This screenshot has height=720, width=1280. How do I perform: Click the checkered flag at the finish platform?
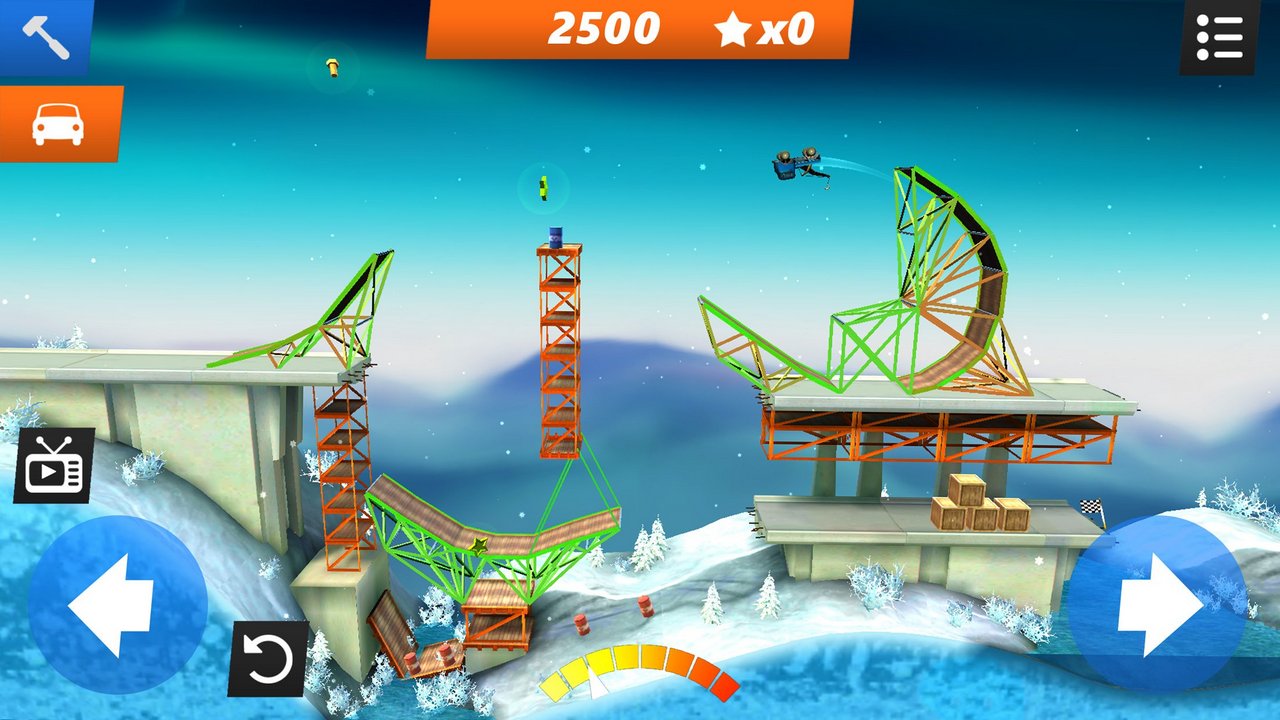tap(1090, 505)
